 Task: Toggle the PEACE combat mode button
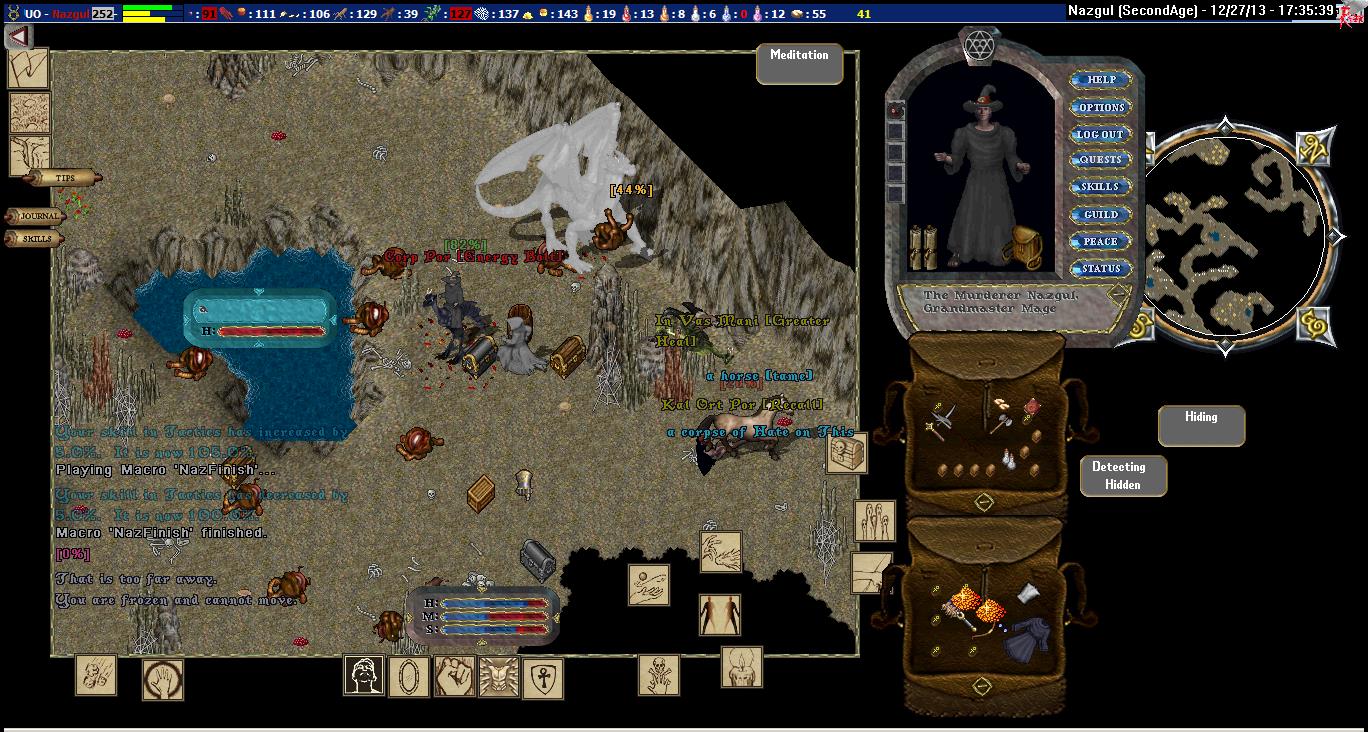1100,241
